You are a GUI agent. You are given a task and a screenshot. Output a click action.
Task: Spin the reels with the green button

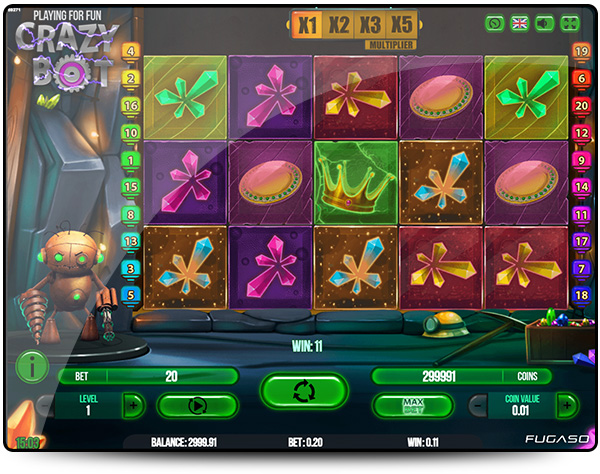304,390
